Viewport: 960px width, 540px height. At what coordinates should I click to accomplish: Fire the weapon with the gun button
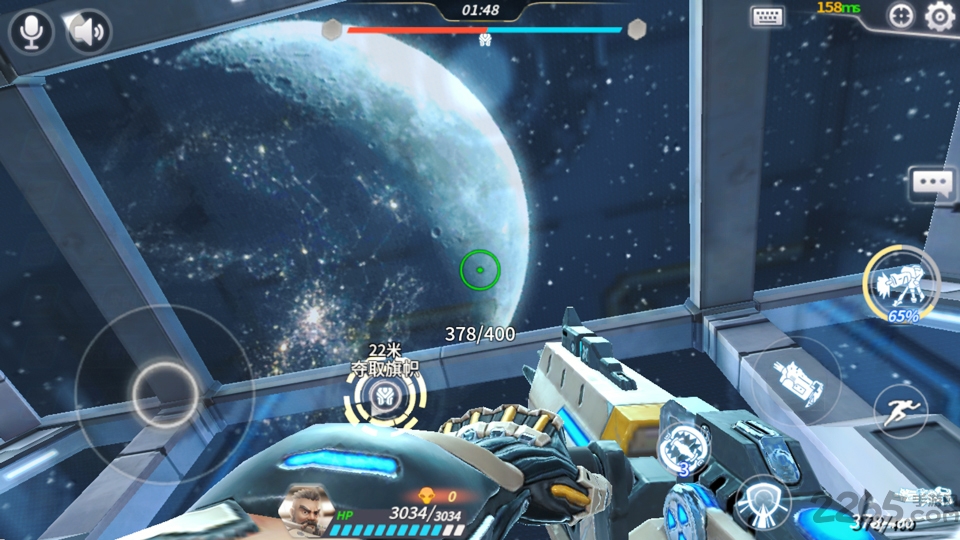pyautogui.click(x=797, y=383)
